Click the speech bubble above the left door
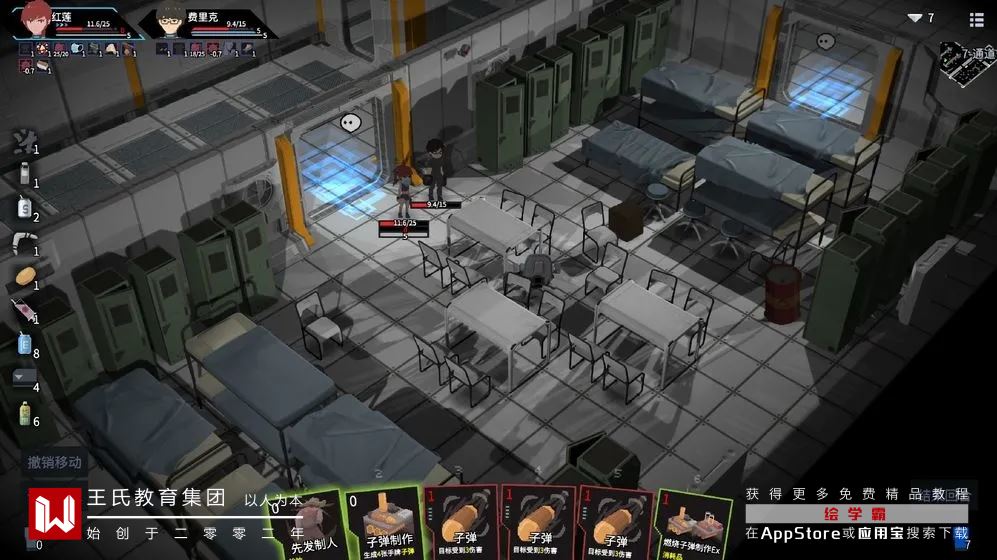 [350, 123]
